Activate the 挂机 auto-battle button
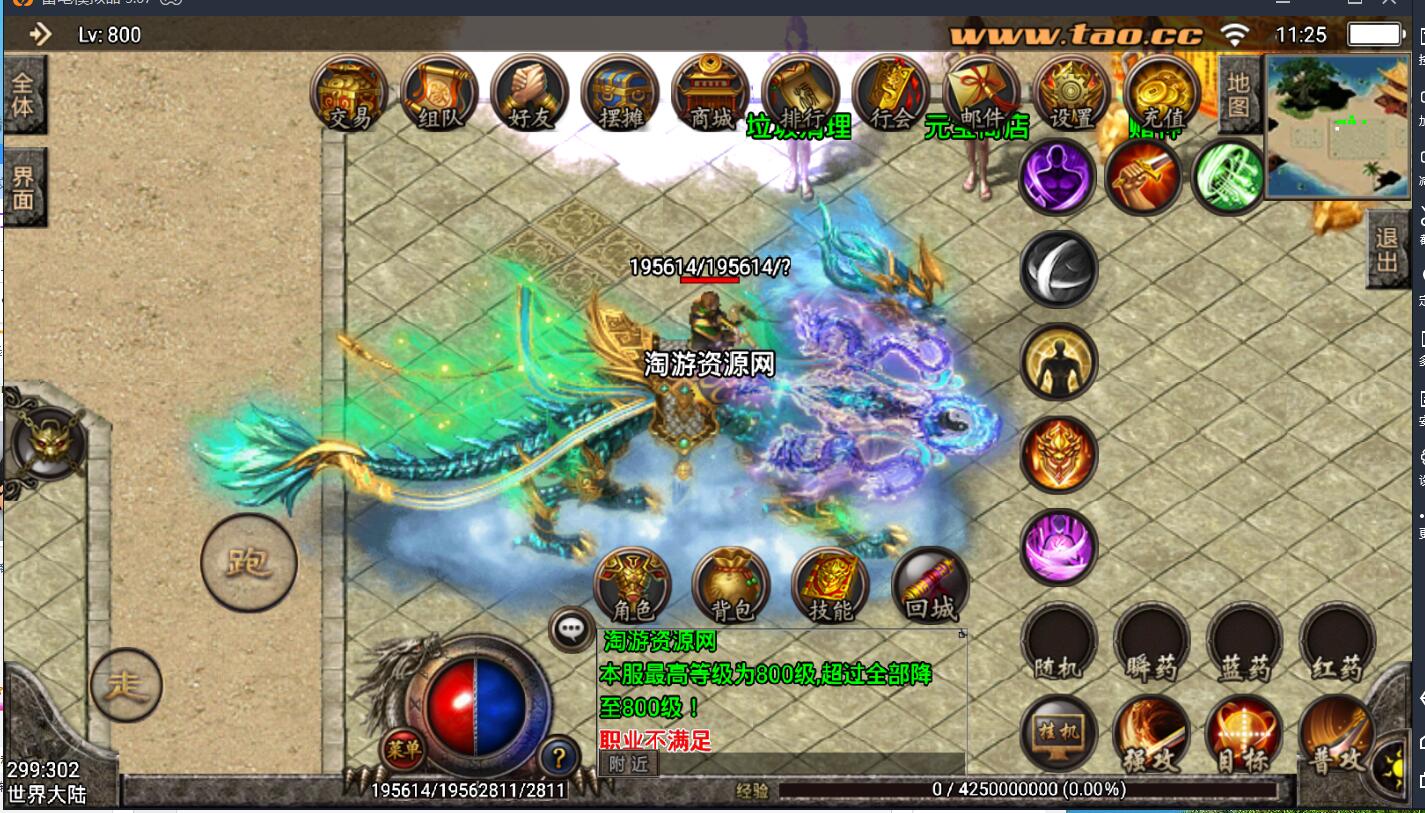Screen dimensions: 1425x813 click(x=1058, y=735)
